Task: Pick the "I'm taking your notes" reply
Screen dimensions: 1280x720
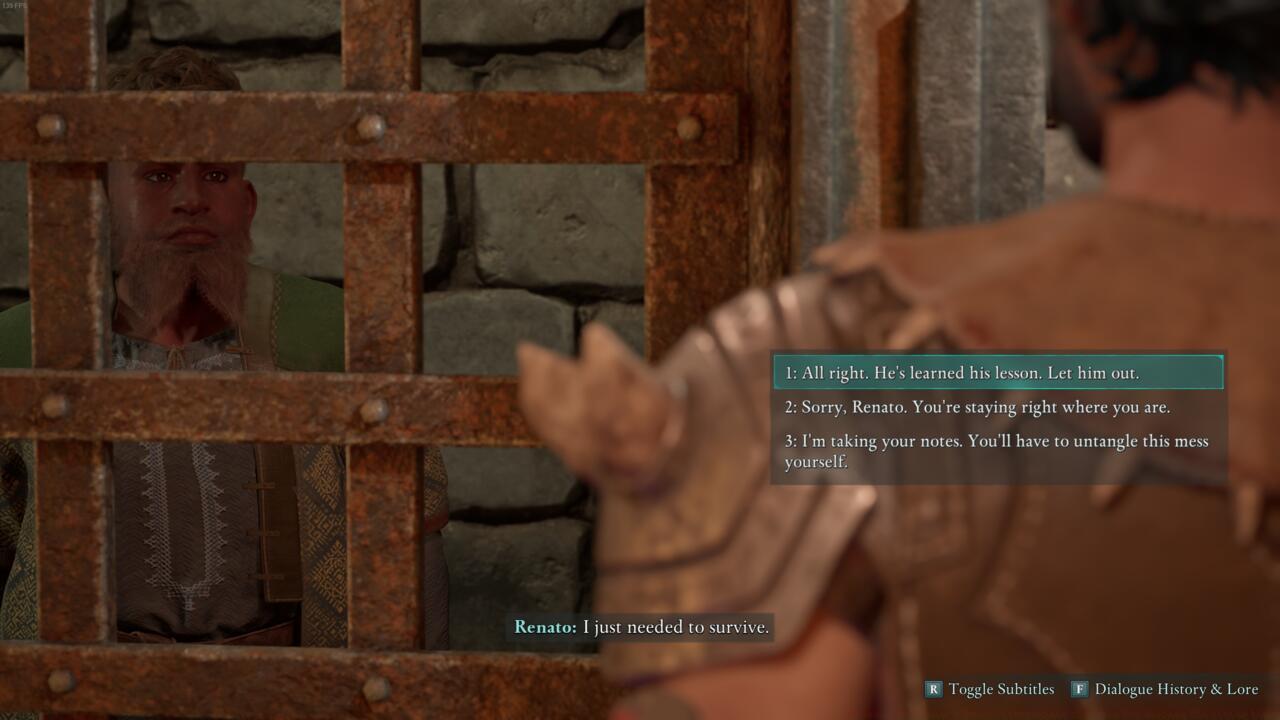Action: [x=996, y=451]
